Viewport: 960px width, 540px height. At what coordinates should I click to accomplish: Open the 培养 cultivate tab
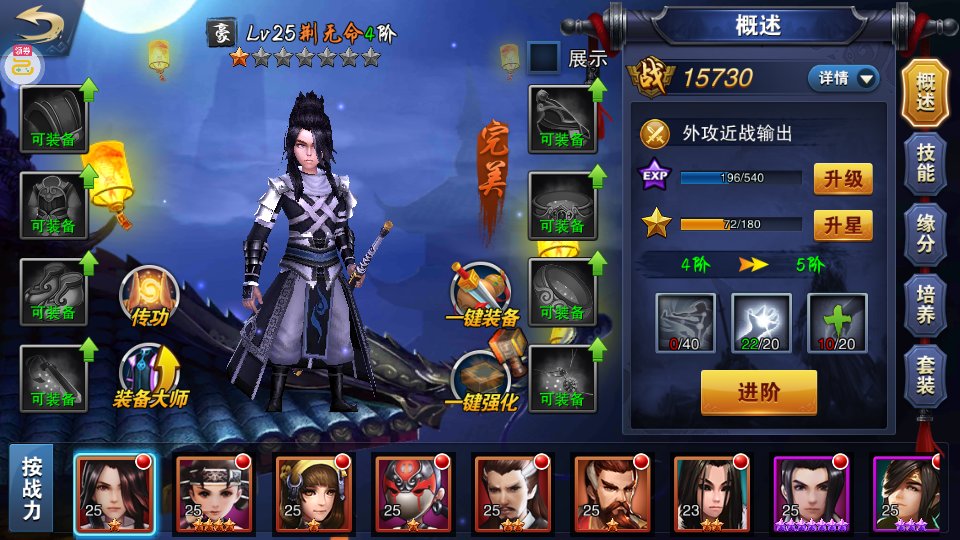click(x=925, y=303)
